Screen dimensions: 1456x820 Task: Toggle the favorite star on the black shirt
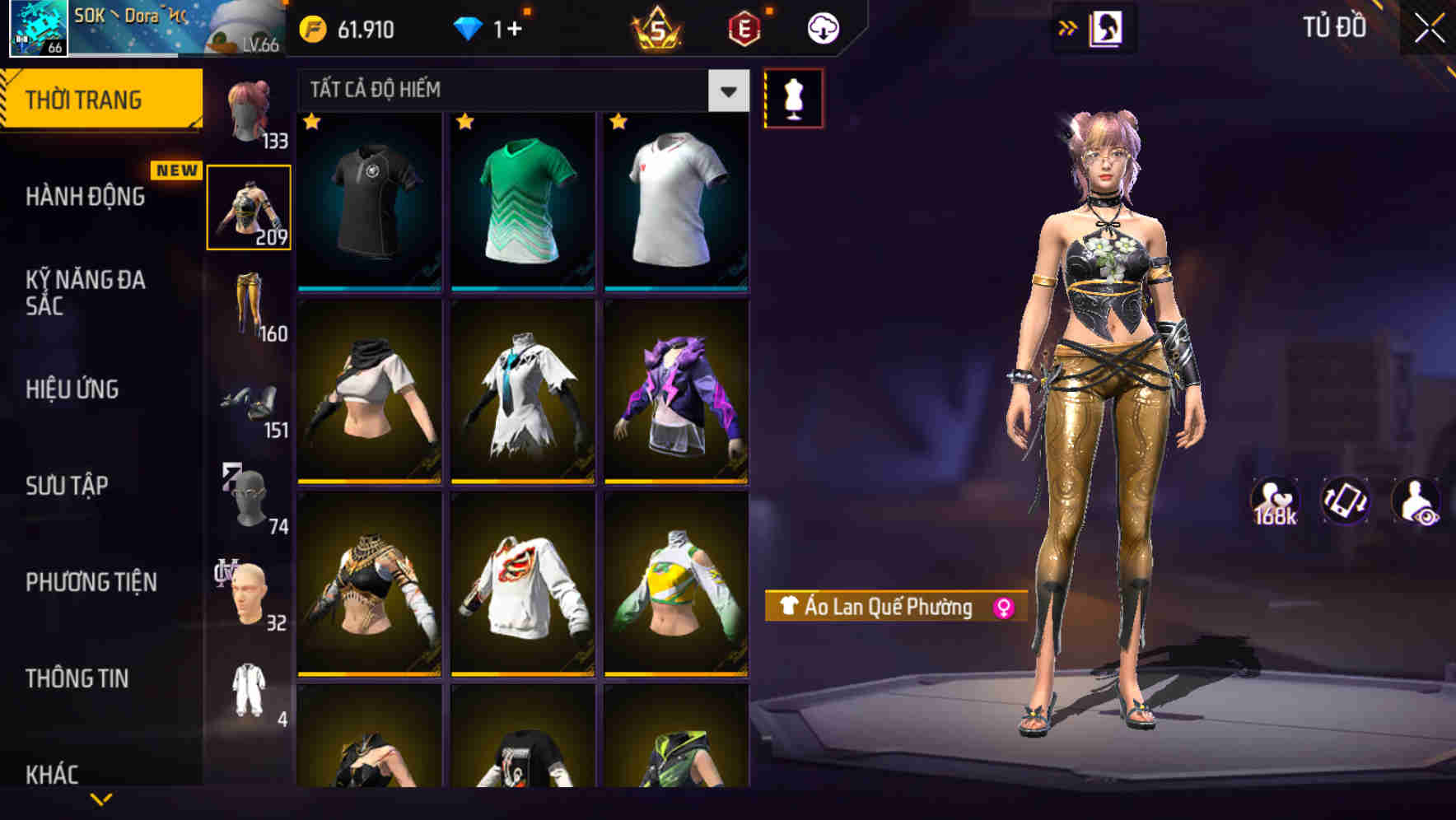tap(311, 122)
